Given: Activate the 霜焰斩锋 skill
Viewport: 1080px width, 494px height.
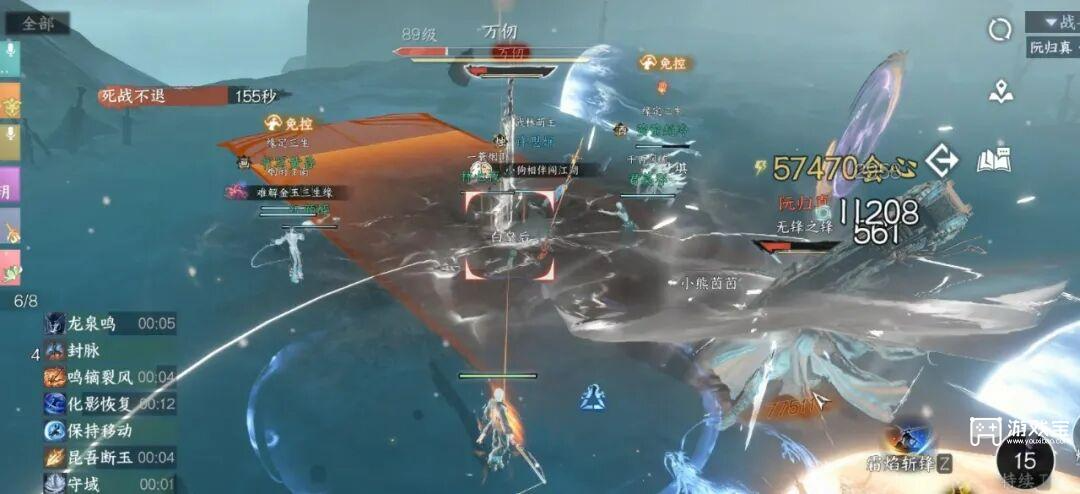Looking at the screenshot, I should click(909, 440).
